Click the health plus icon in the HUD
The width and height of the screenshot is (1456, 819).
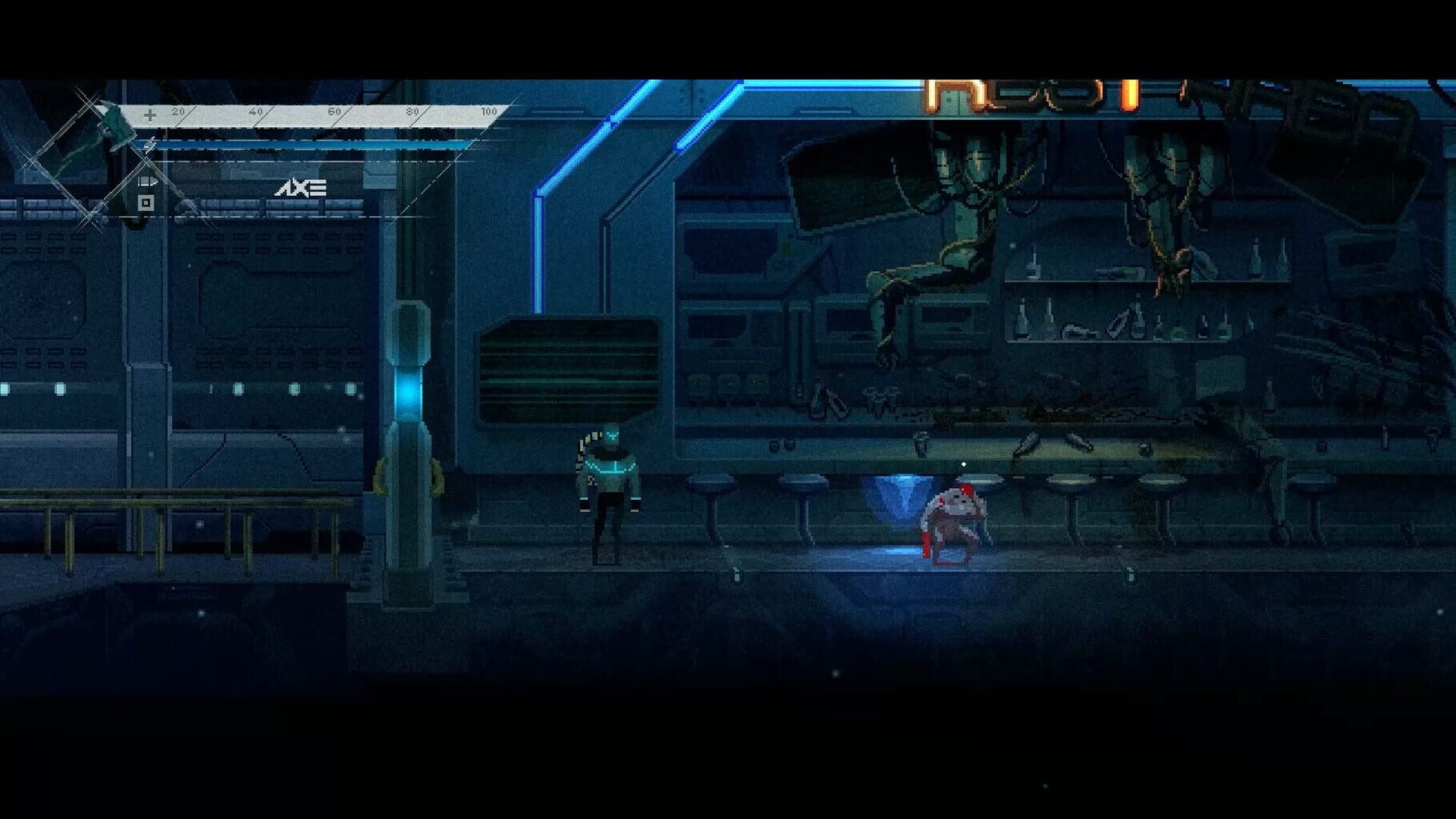(149, 114)
